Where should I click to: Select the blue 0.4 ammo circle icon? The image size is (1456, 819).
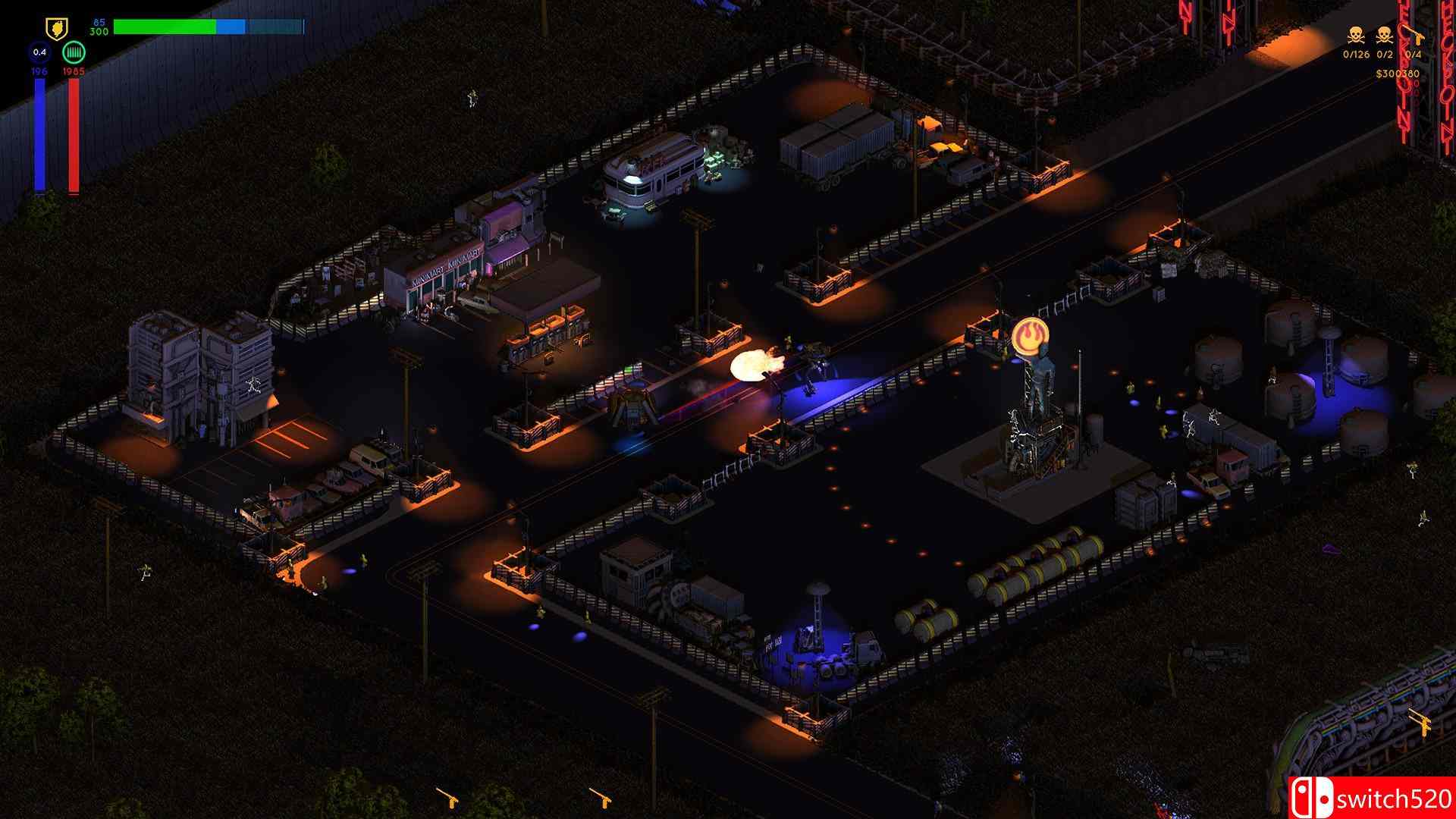point(39,52)
